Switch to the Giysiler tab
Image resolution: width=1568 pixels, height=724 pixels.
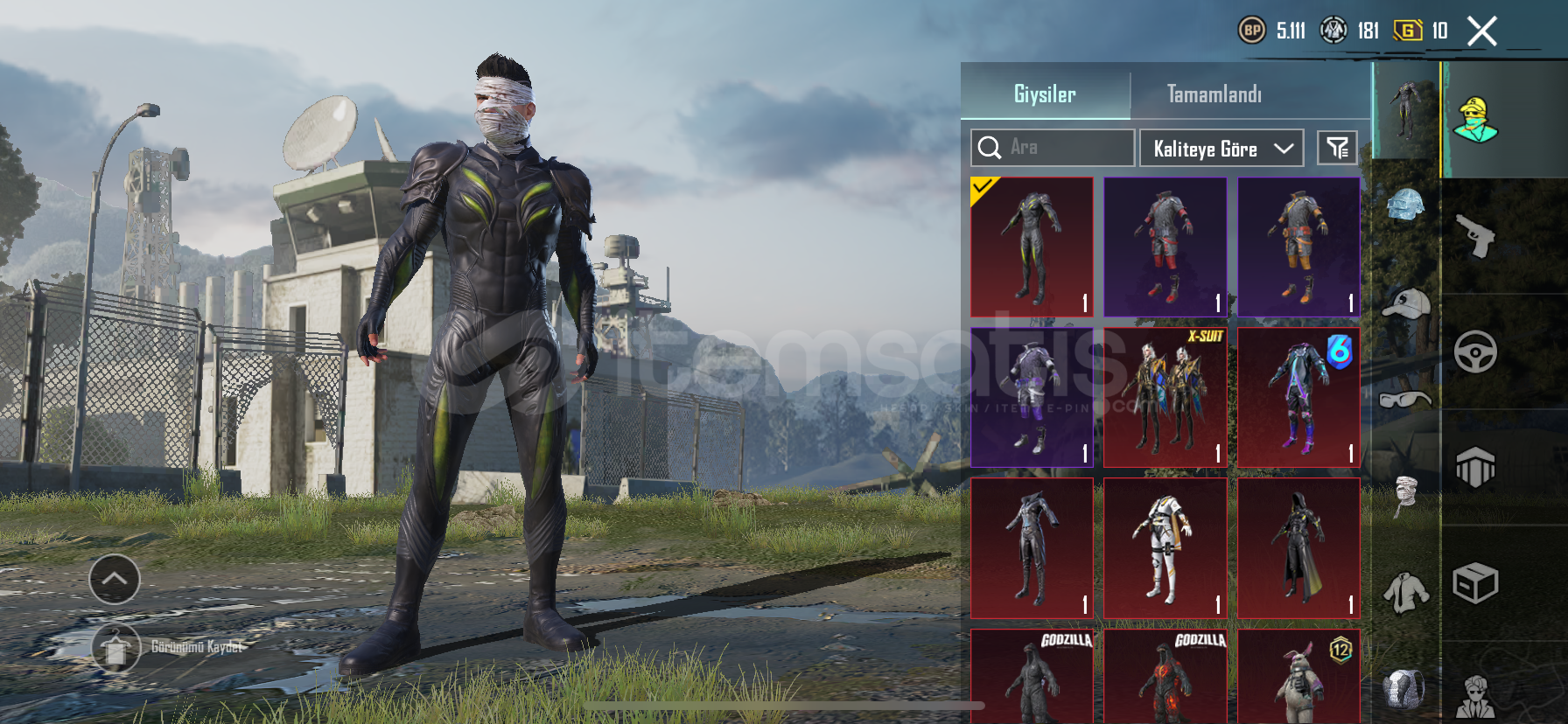click(1045, 93)
